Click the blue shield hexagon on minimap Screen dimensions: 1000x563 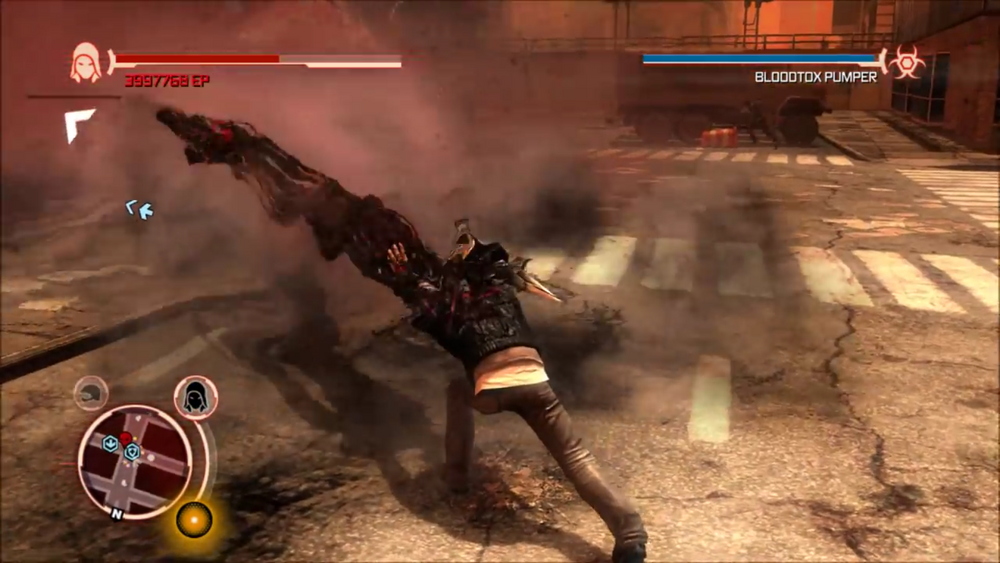coord(131,452)
